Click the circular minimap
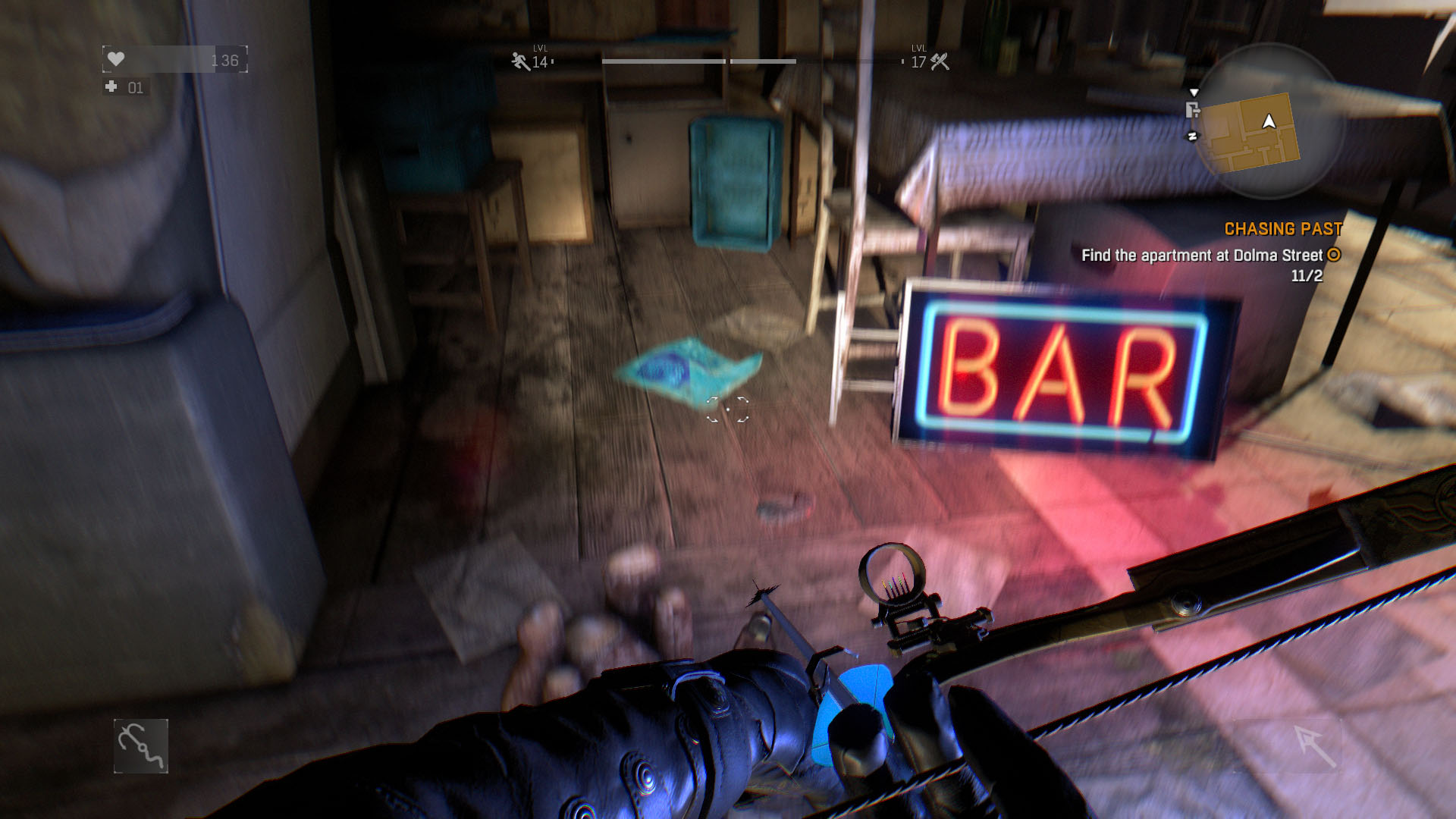Screen dimensions: 1456x819 (1266, 121)
